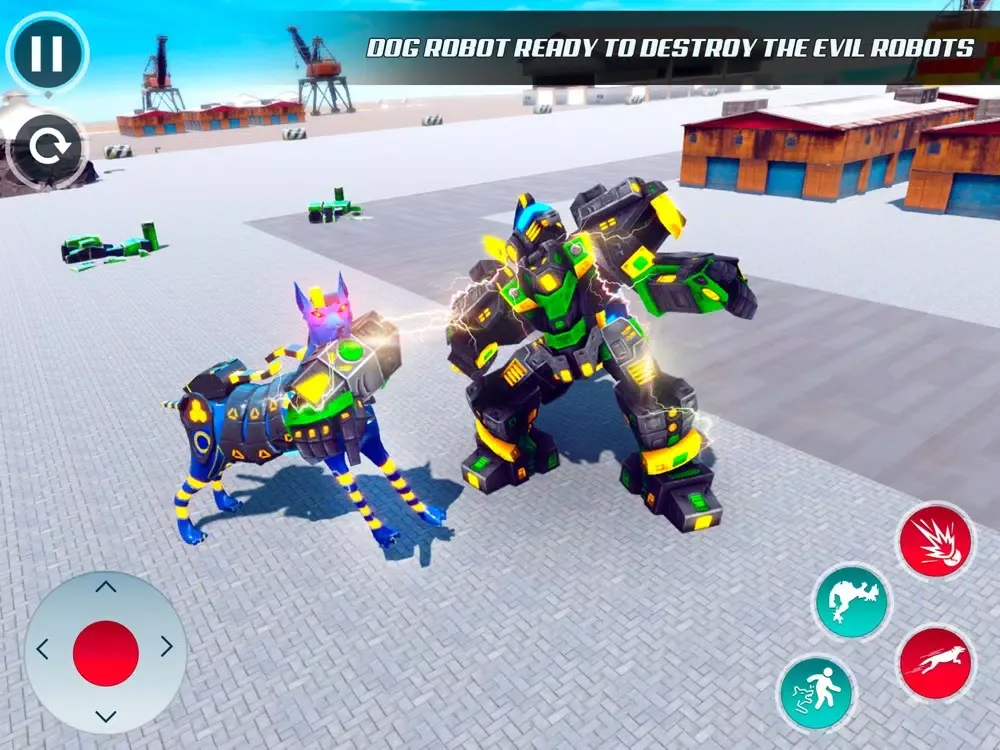The image size is (1000, 750).
Task: Click the red center of the joystick
Action: [106, 653]
